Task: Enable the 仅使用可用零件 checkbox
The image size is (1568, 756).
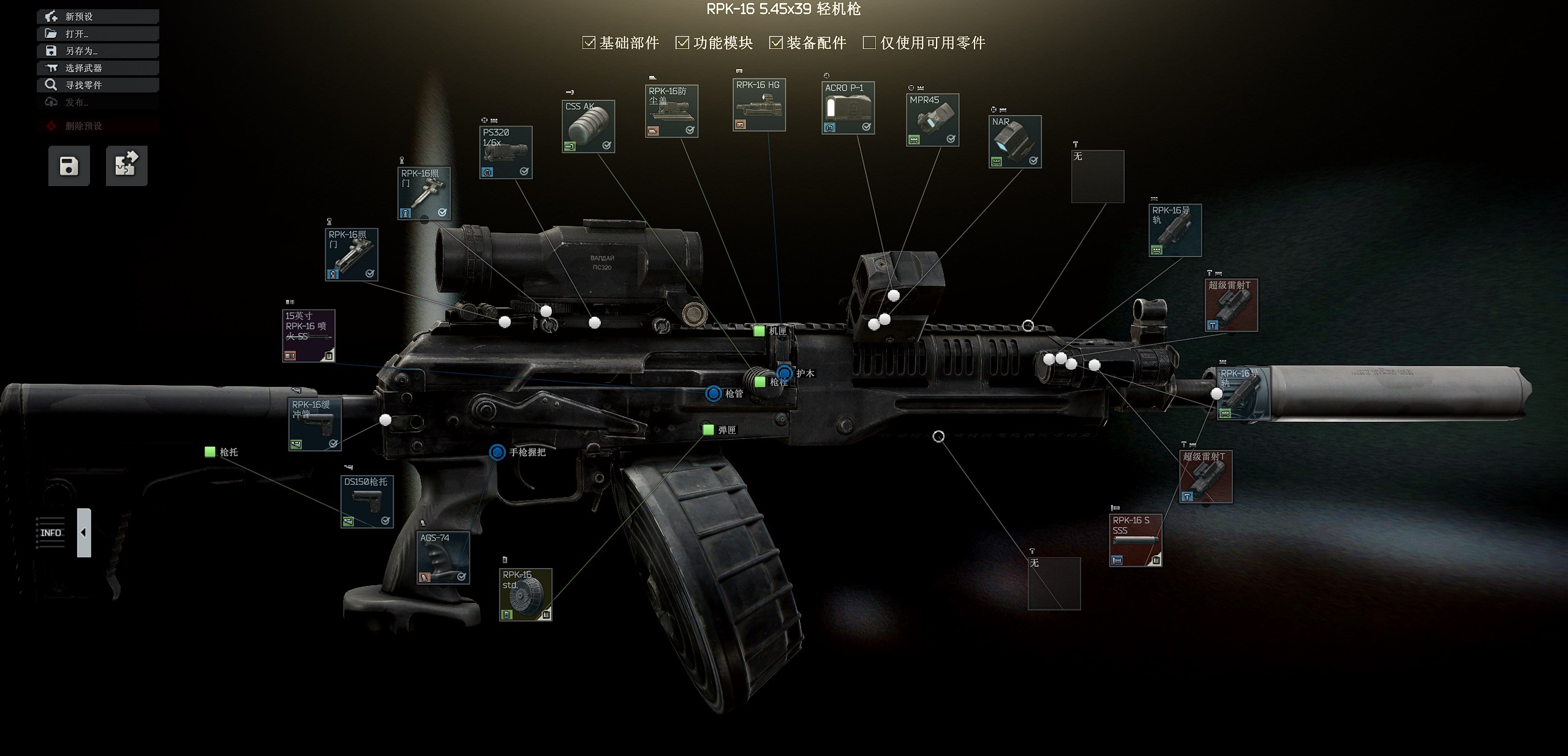Action: (869, 43)
